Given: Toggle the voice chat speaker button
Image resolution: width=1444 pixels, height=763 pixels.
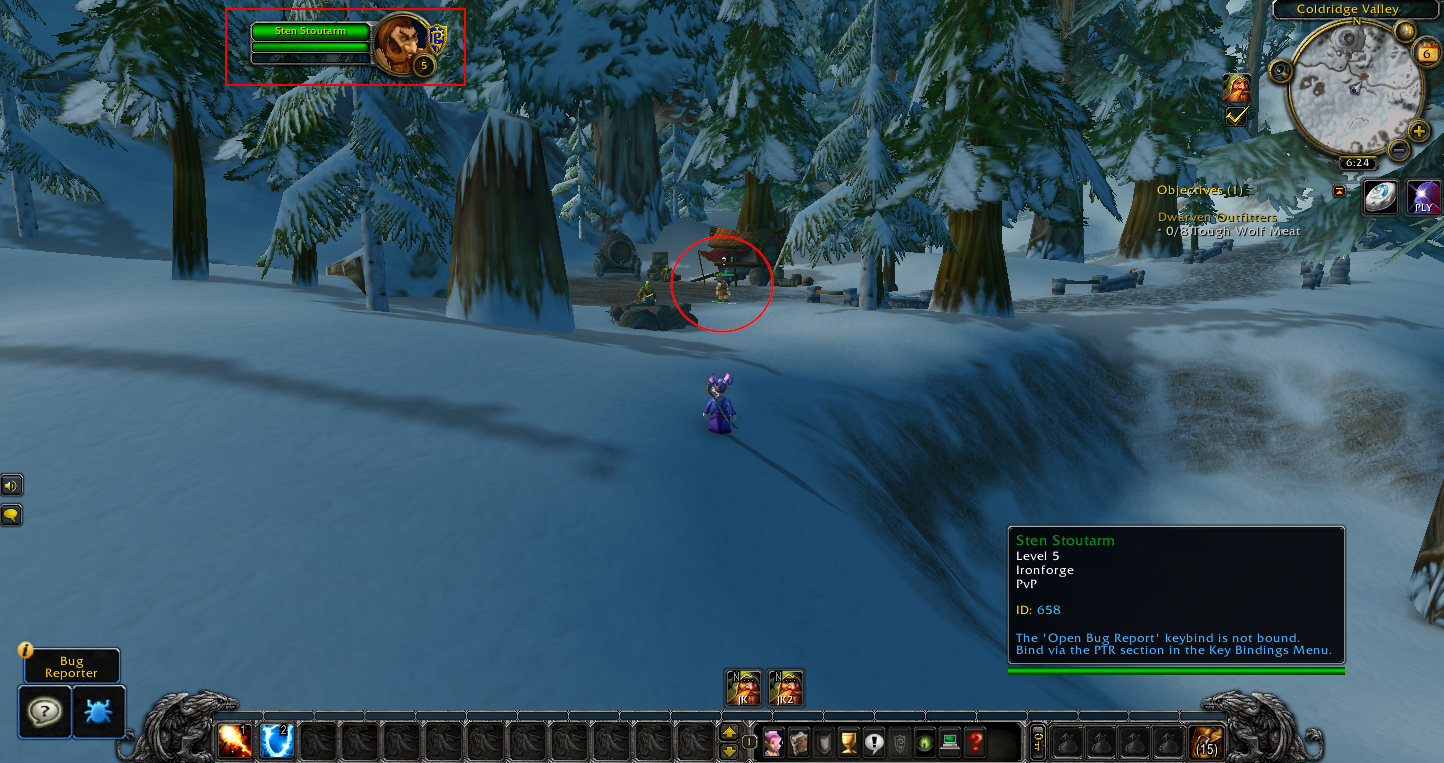Looking at the screenshot, I should [11, 486].
